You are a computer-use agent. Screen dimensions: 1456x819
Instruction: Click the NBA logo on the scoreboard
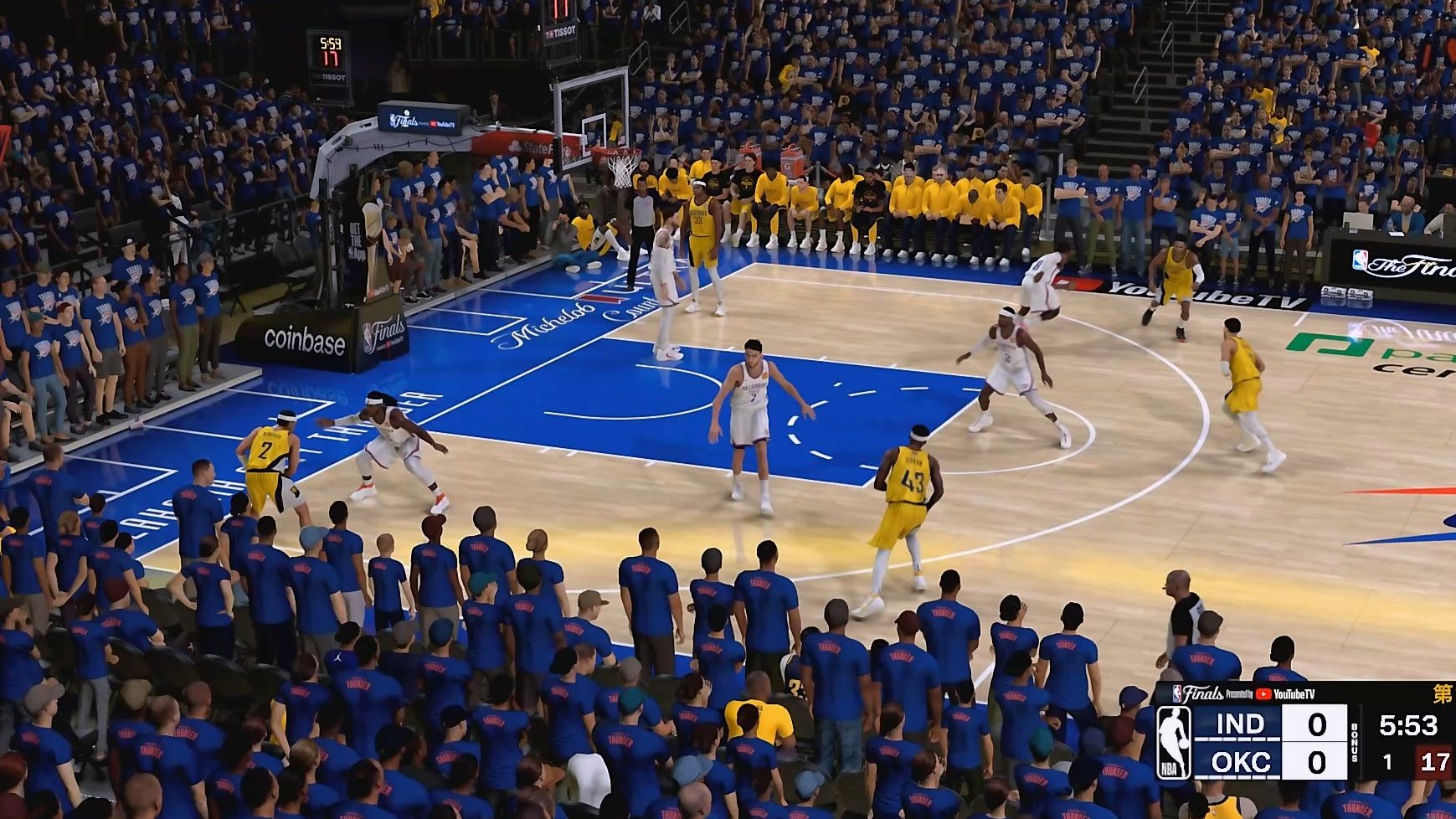point(1175,742)
